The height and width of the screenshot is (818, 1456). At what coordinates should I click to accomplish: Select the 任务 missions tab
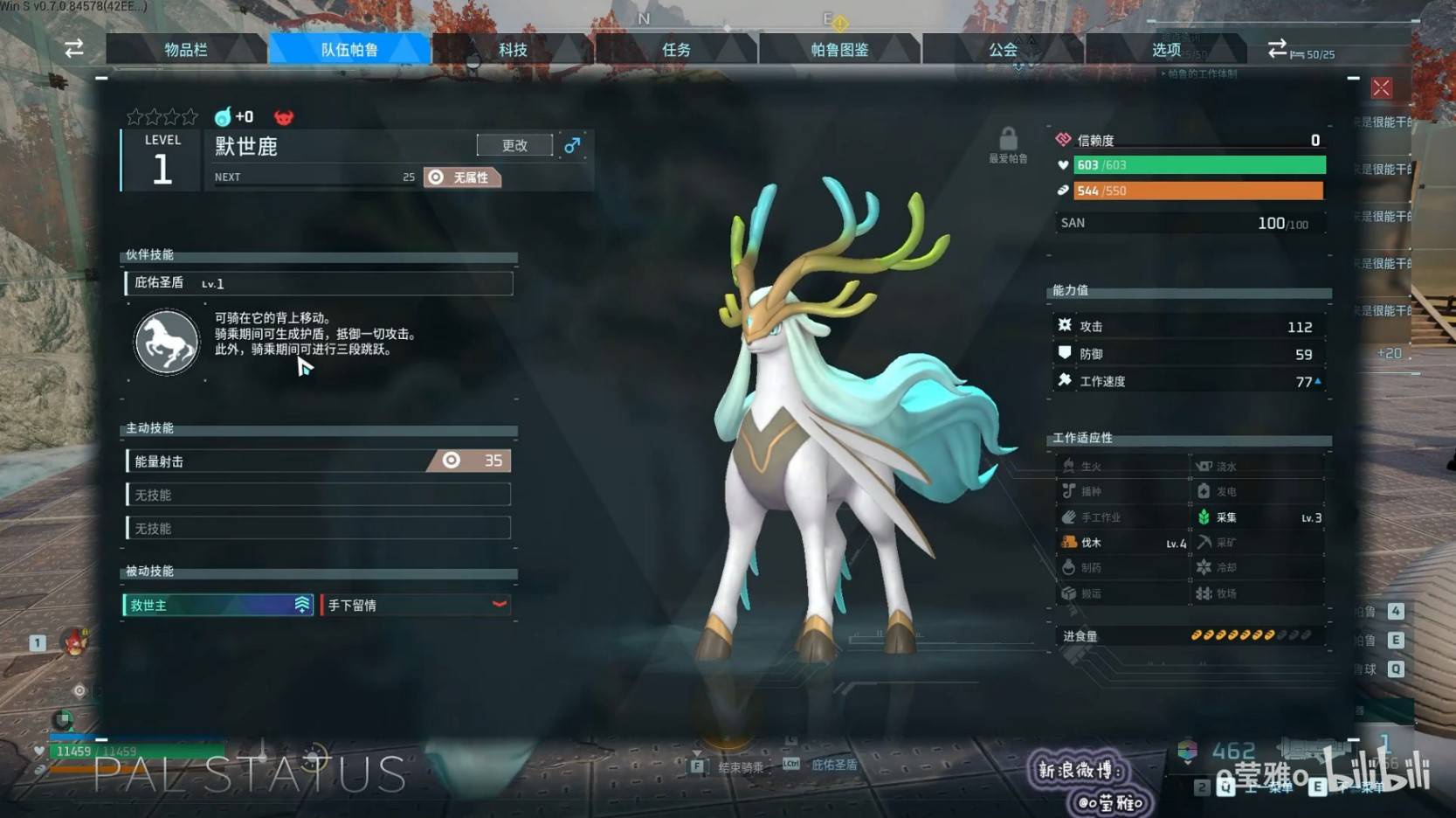click(676, 50)
